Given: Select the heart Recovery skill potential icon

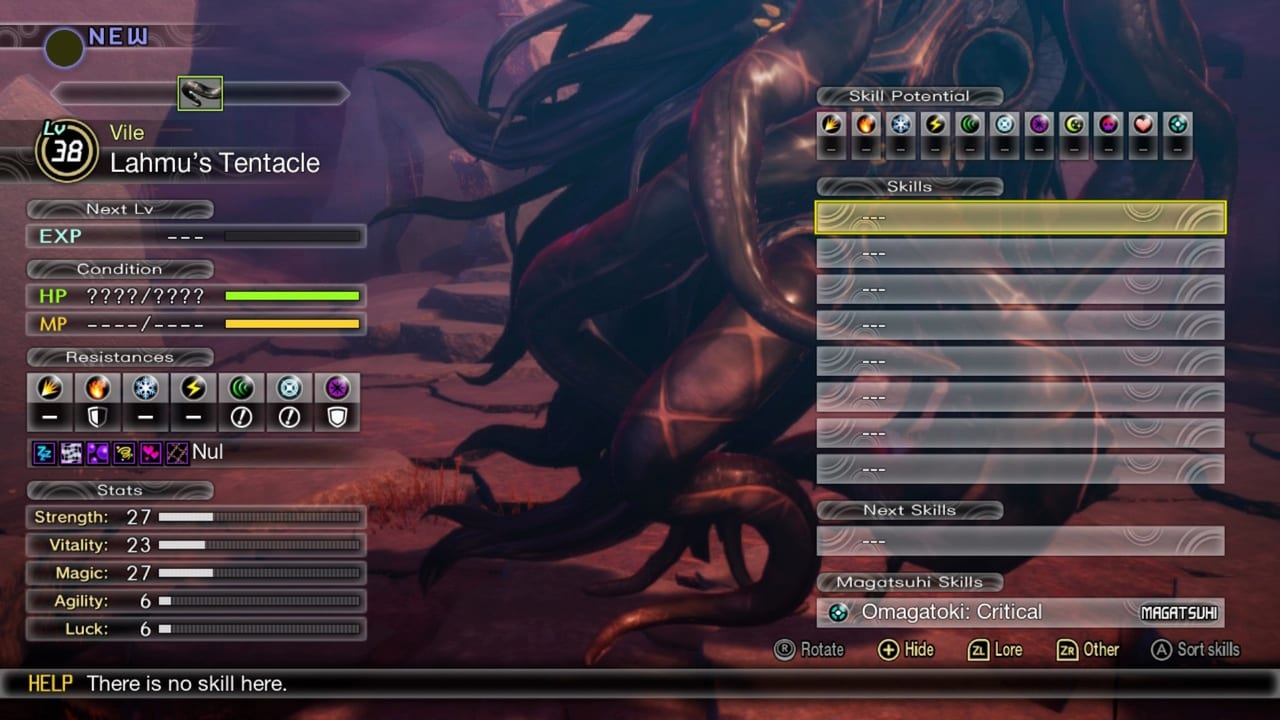Looking at the screenshot, I should 1145,125.
